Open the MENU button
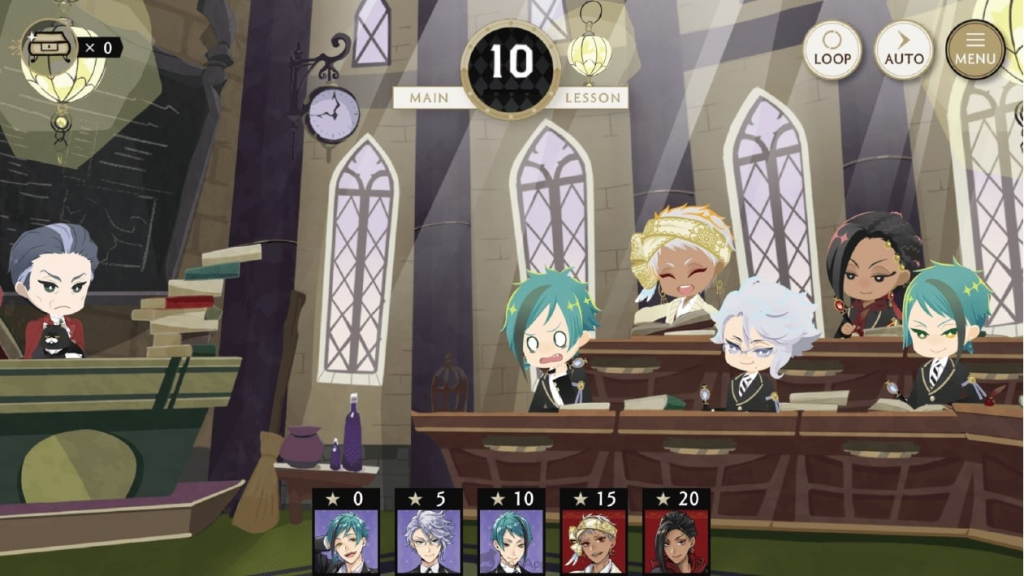Image resolution: width=1024 pixels, height=576 pixels. pyautogui.click(x=975, y=50)
